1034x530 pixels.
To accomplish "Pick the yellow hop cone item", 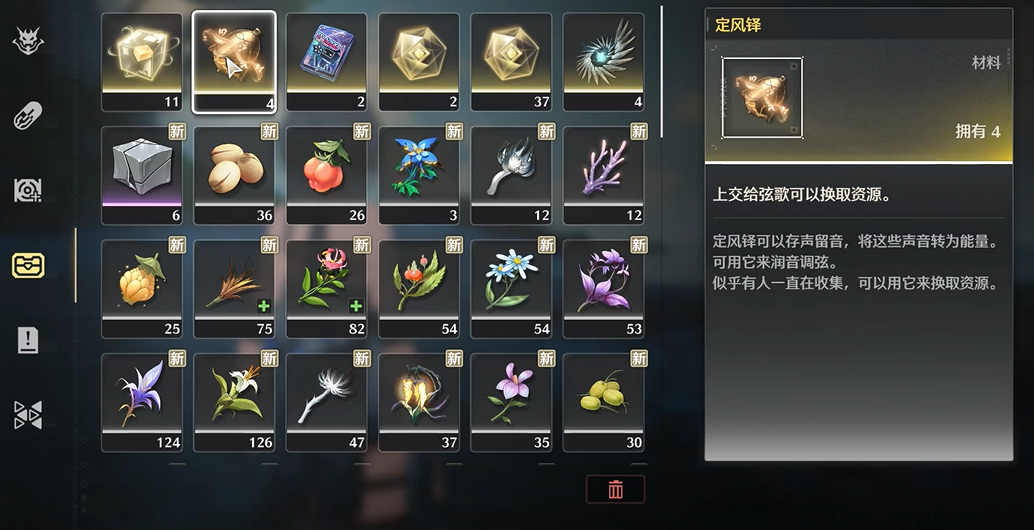I will pos(142,281).
